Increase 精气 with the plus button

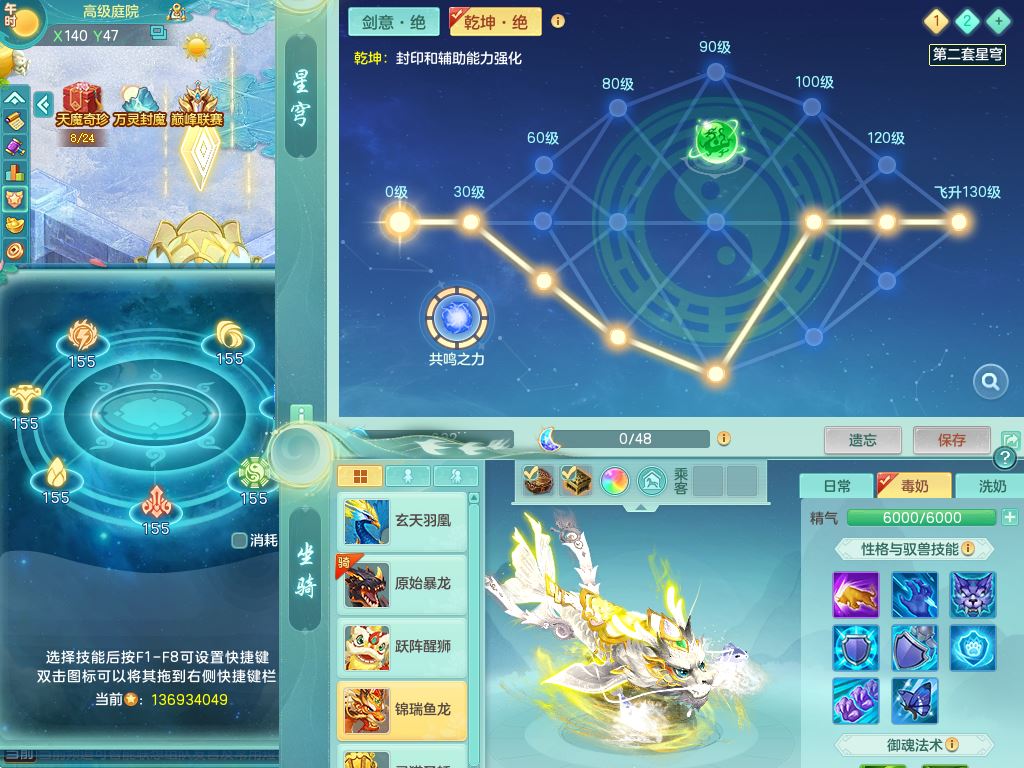pyautogui.click(x=1009, y=517)
